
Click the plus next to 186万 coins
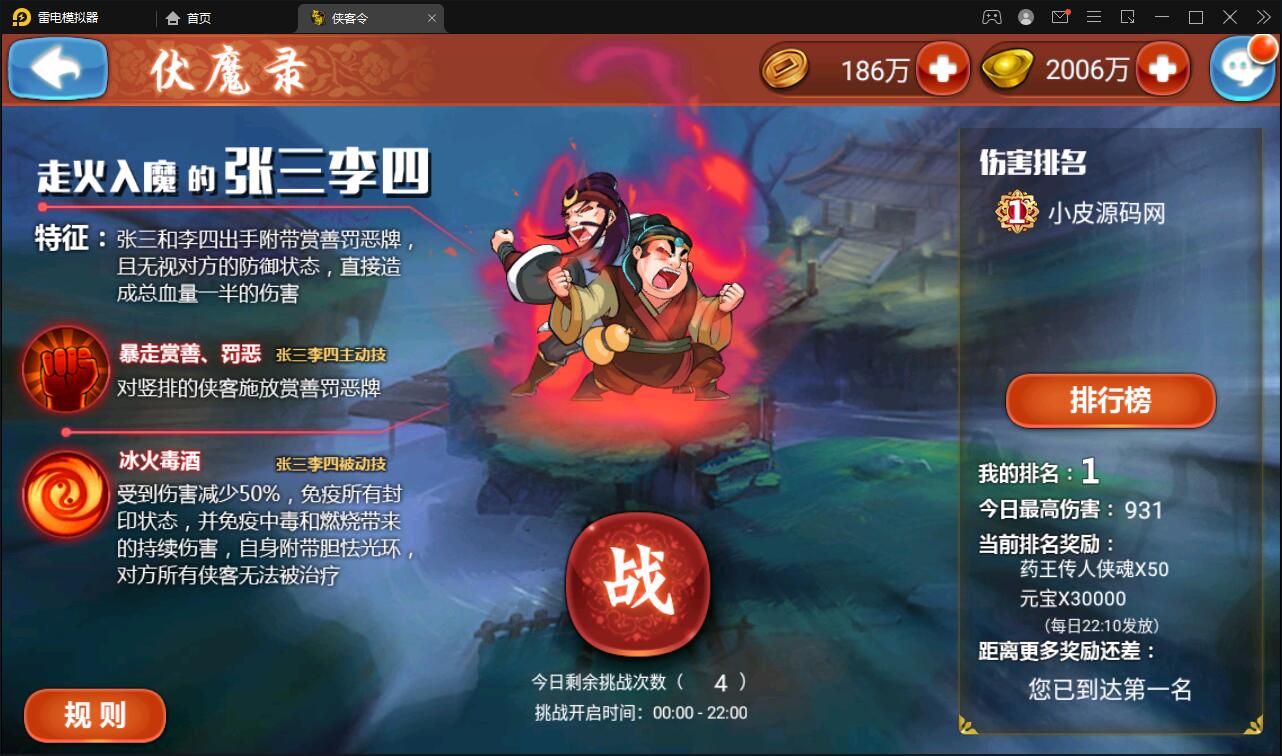pyautogui.click(x=943, y=69)
